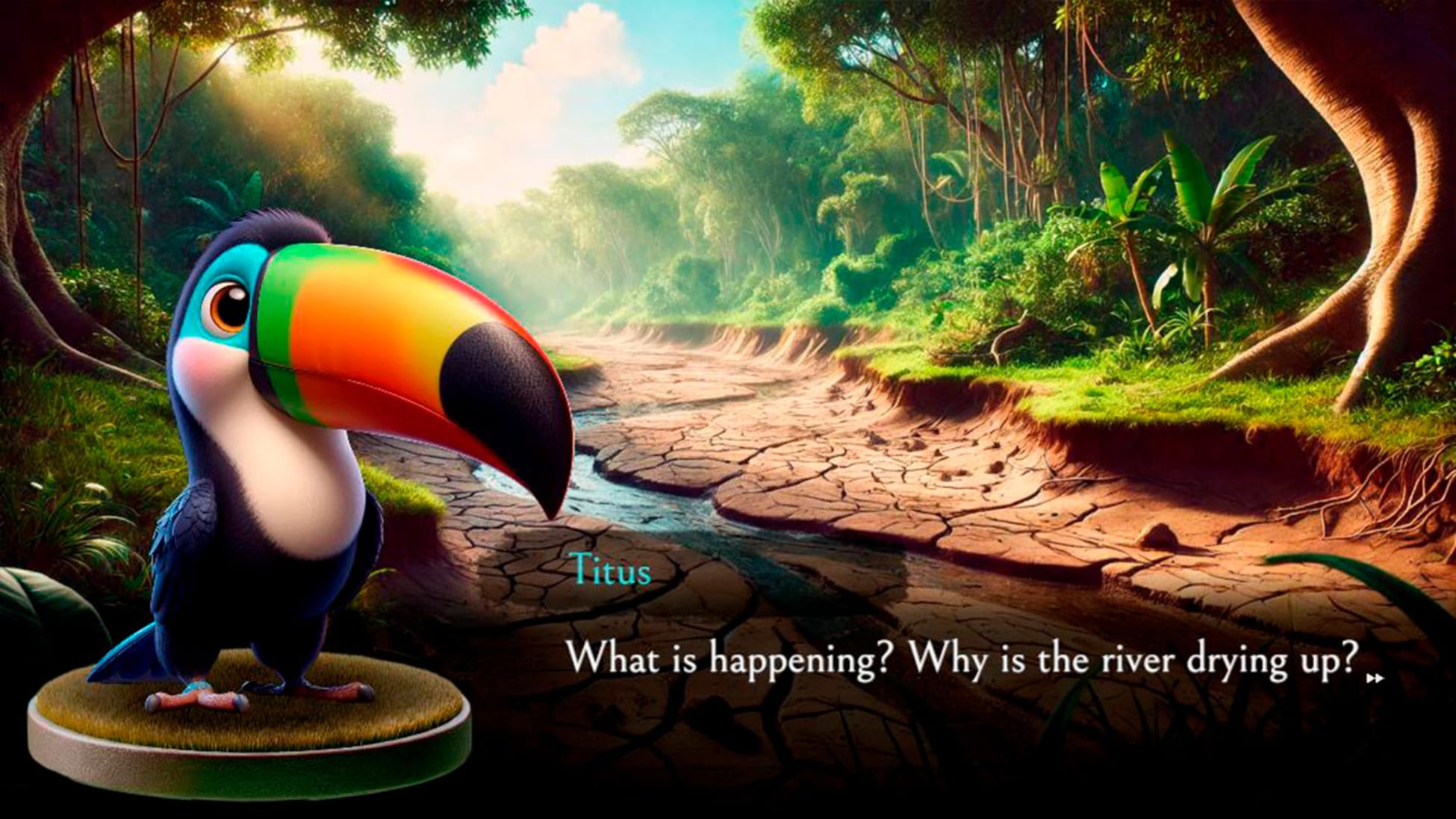Click Titus's eye on the sprite
Image resolution: width=1456 pixels, height=819 pixels.
coord(226,305)
